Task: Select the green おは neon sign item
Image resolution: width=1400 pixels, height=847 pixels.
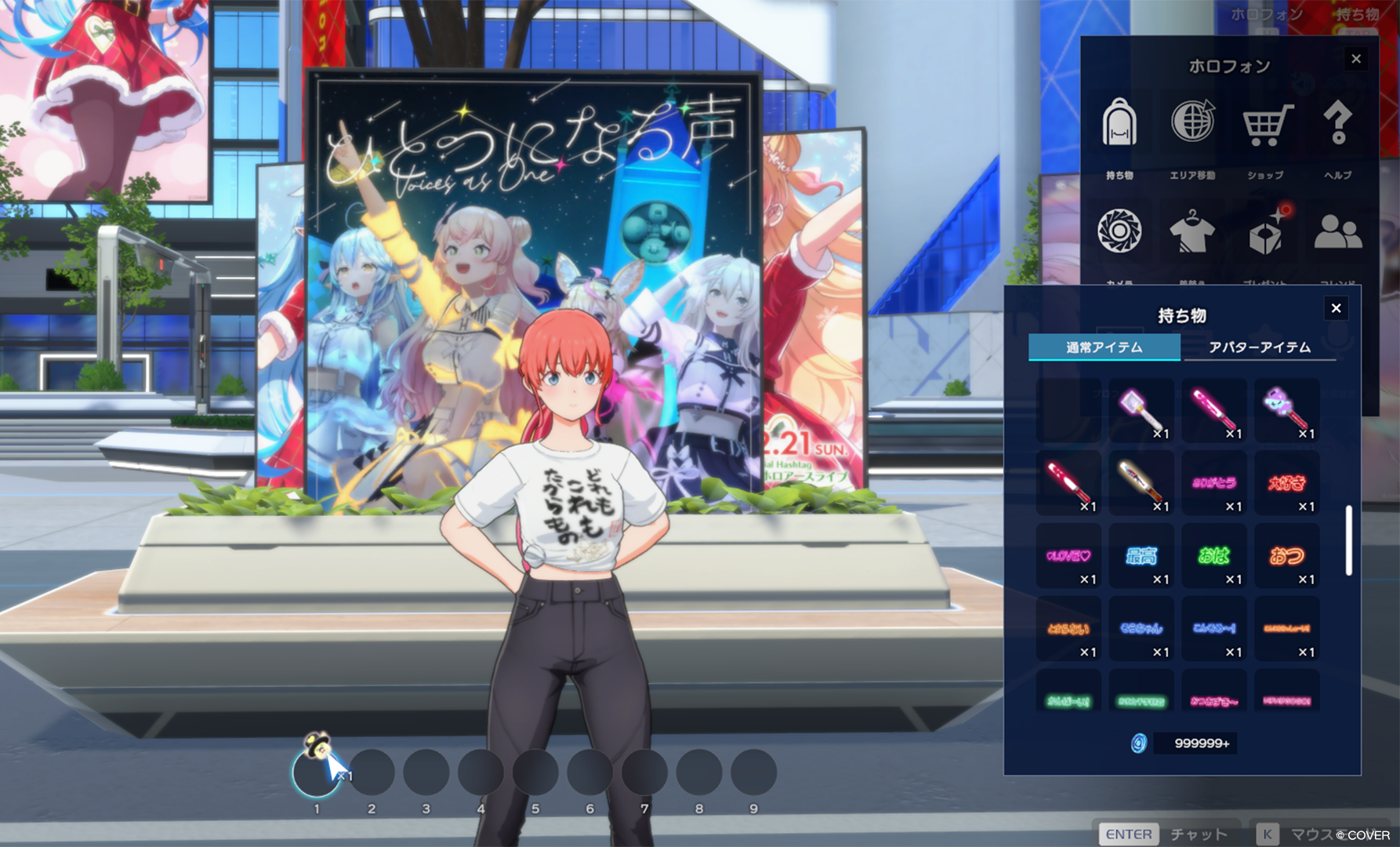Action: [x=1213, y=556]
